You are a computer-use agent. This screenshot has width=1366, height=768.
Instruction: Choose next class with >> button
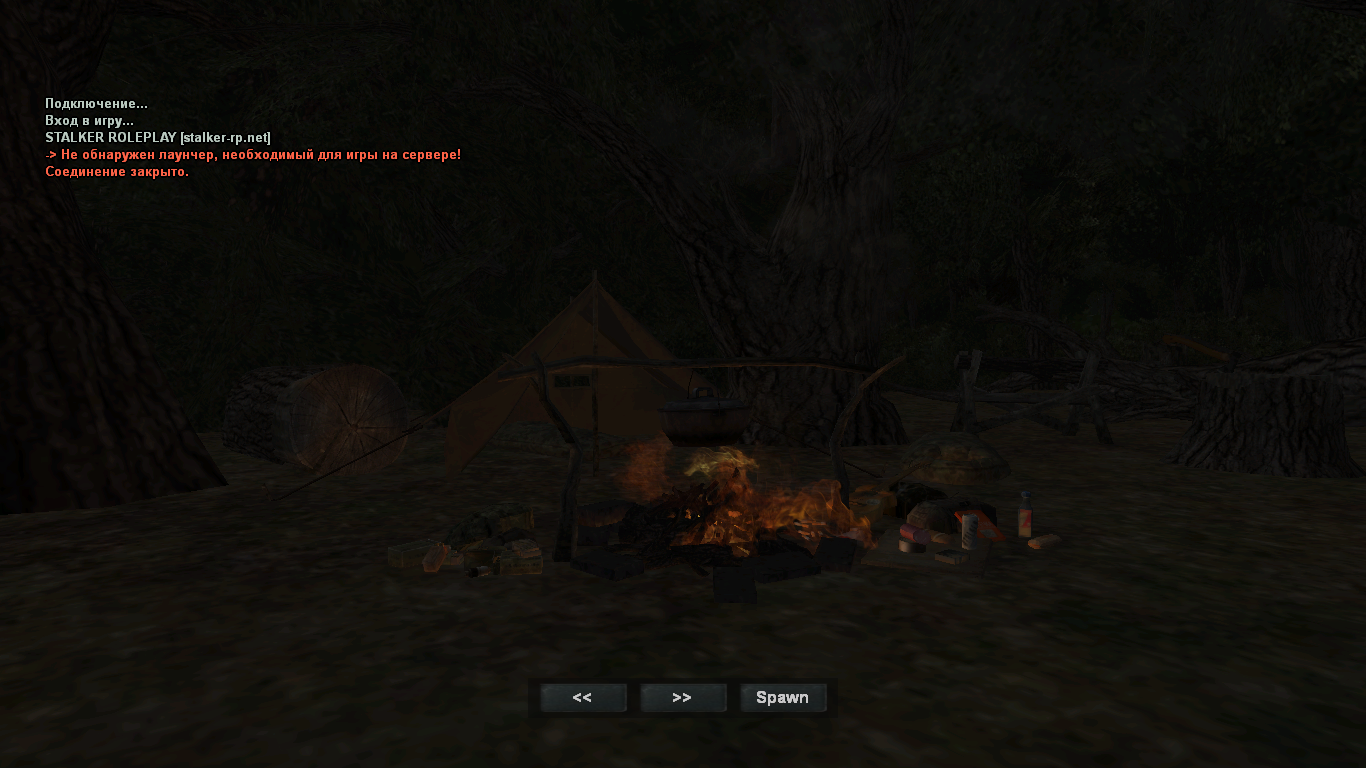[683, 698]
